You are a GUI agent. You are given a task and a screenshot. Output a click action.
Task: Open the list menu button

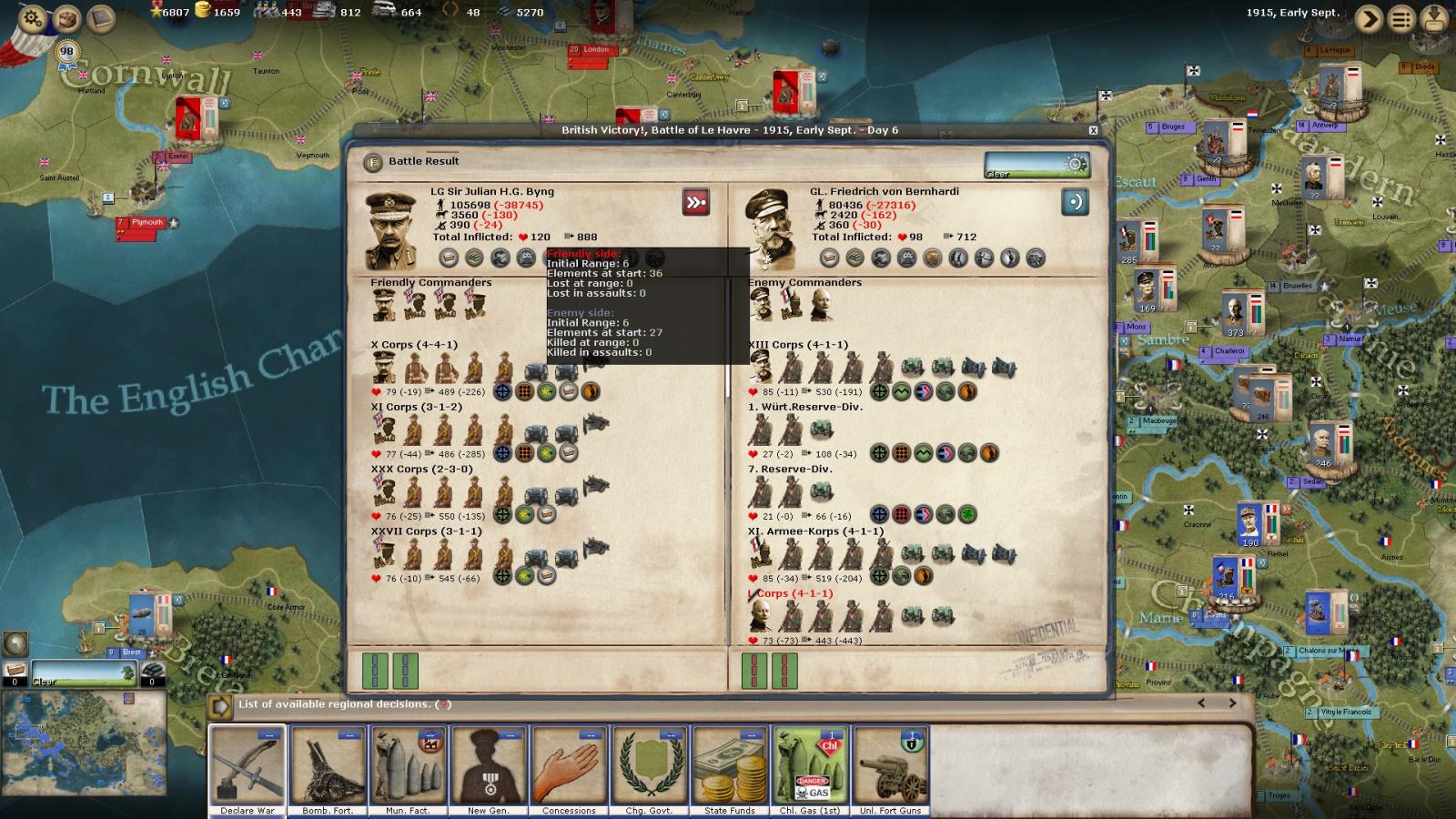click(x=1402, y=18)
